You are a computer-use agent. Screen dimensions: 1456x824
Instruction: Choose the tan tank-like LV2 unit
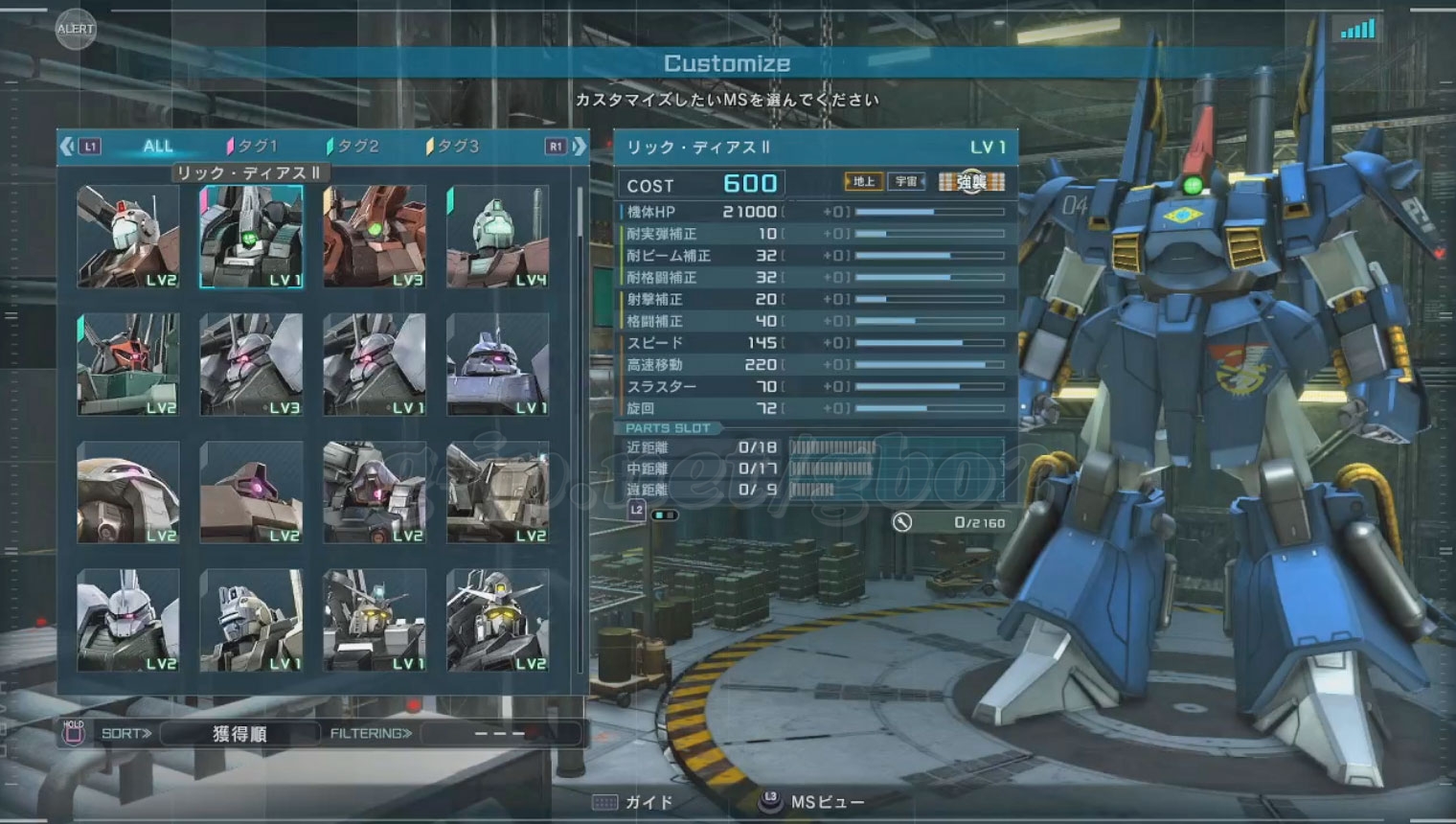click(x=498, y=492)
